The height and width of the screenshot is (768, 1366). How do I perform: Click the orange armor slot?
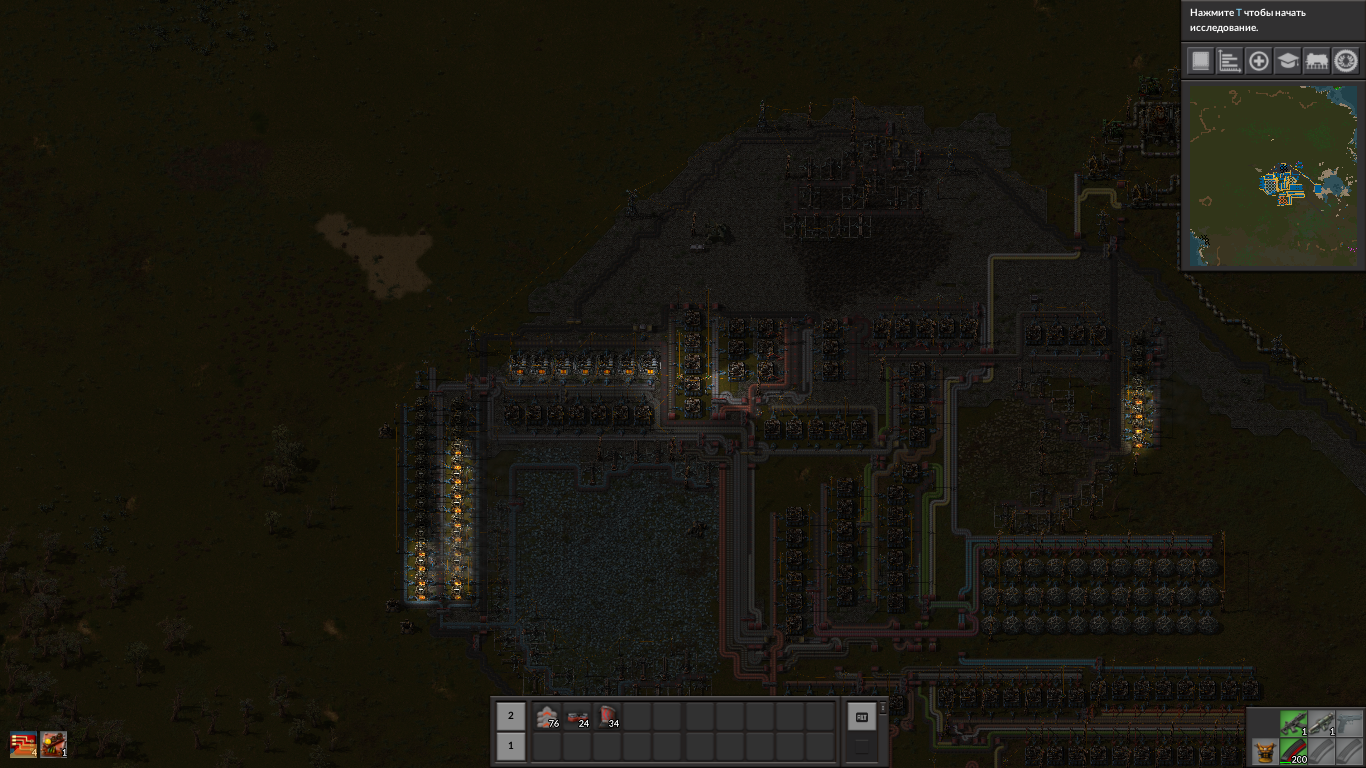[x=1264, y=751]
